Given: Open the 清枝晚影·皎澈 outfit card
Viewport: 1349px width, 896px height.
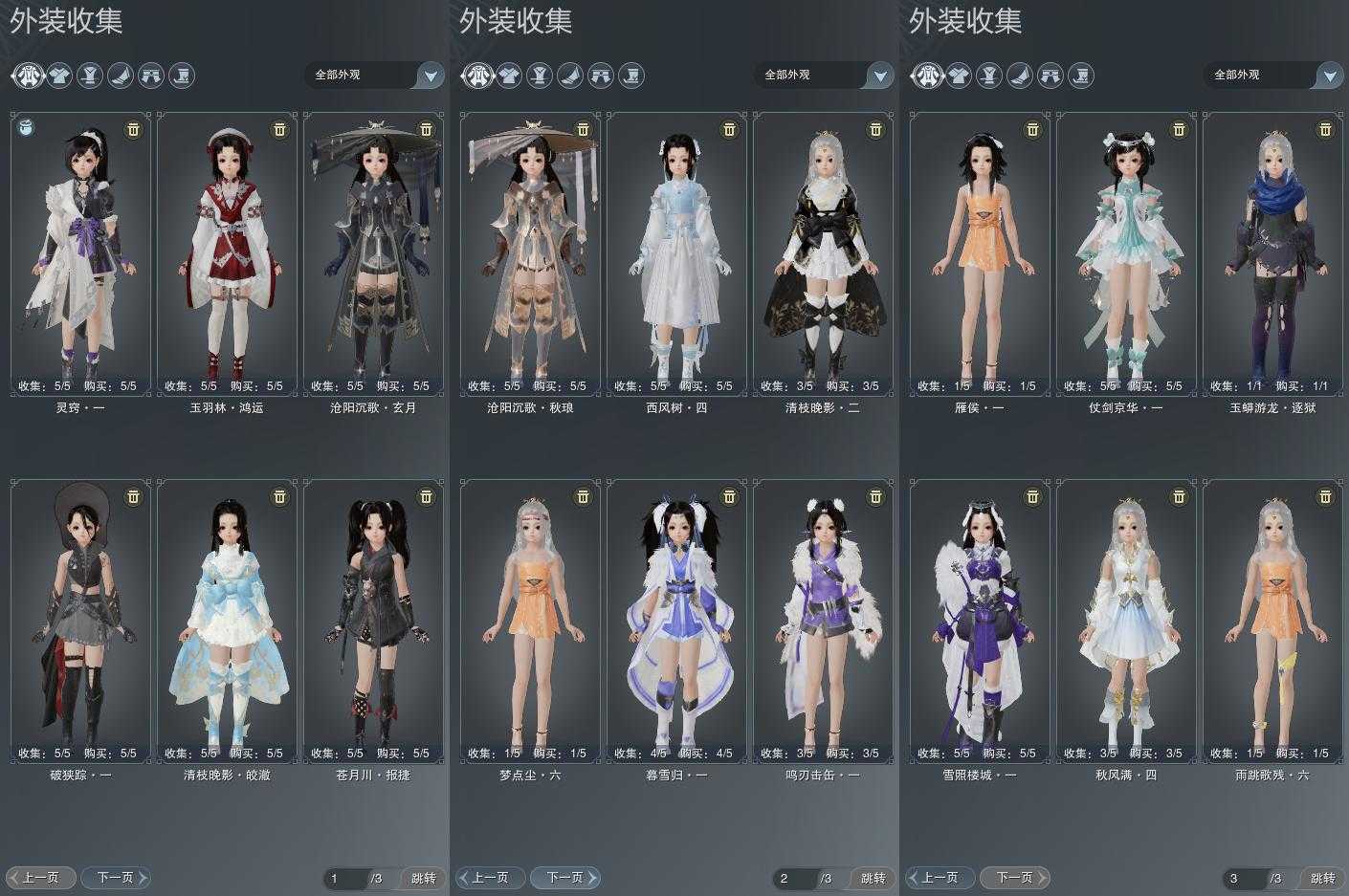Looking at the screenshot, I should point(227,622).
